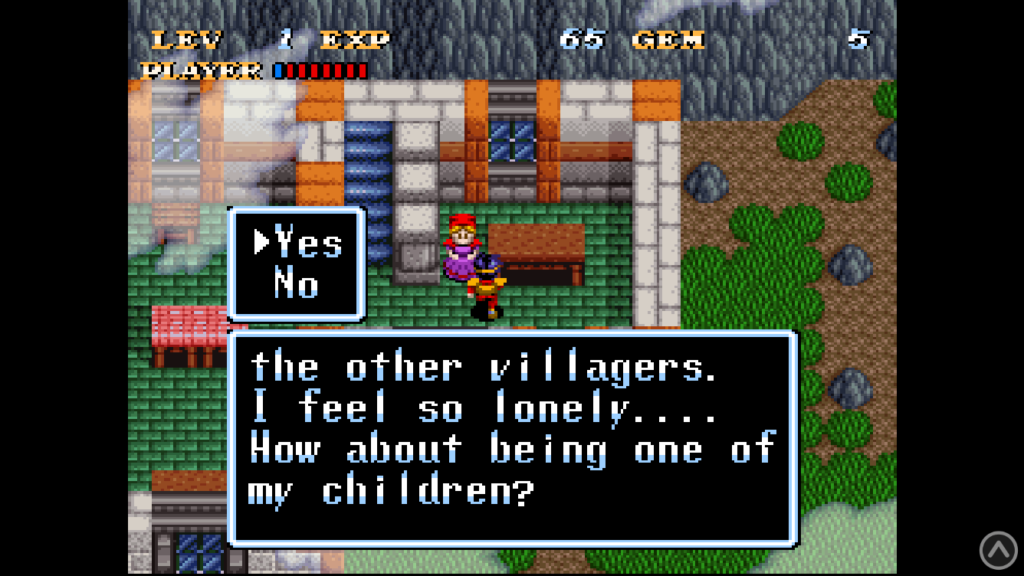Viewport: 1024px width, 576px height.
Task: Choose Yes in the dialogue prompt
Action: click(307, 243)
